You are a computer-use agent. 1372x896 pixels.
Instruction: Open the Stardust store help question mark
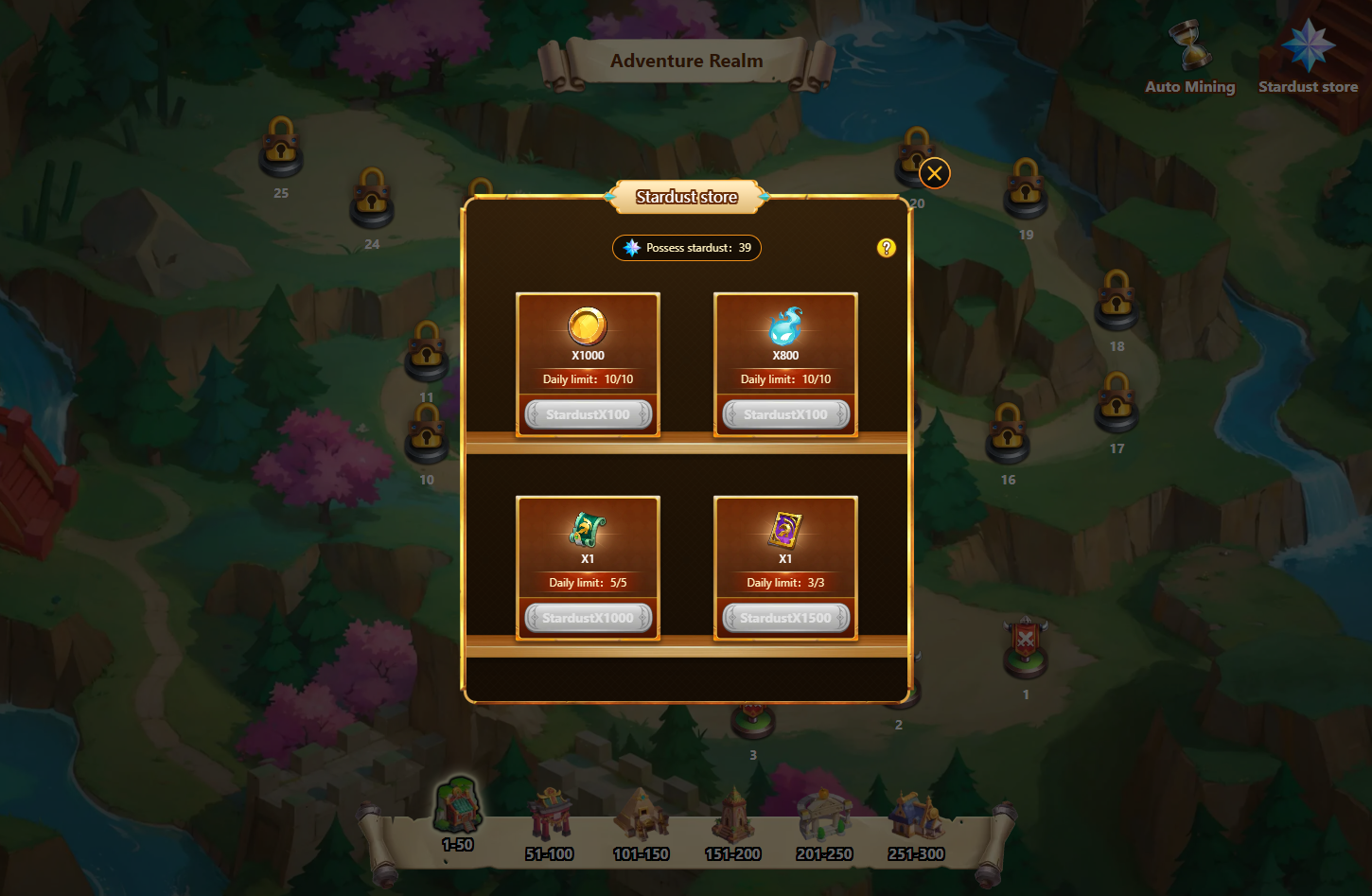886,248
